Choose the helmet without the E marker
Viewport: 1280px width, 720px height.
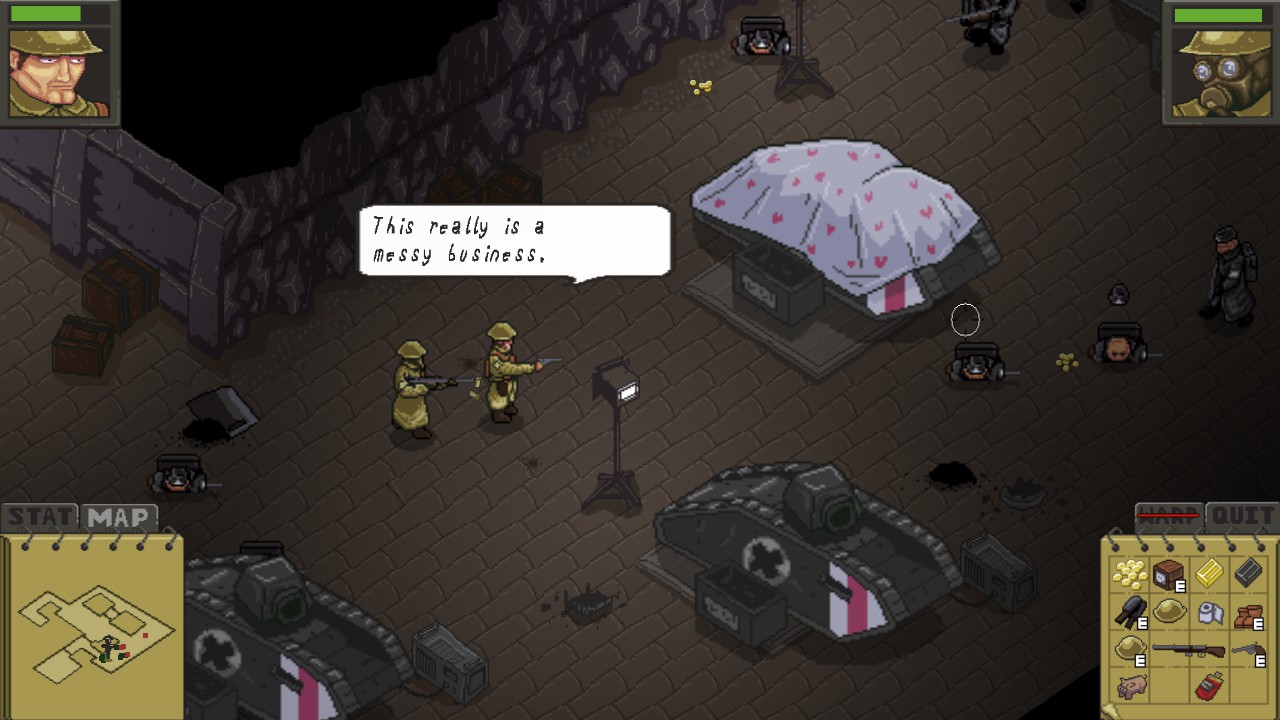click(x=1169, y=612)
